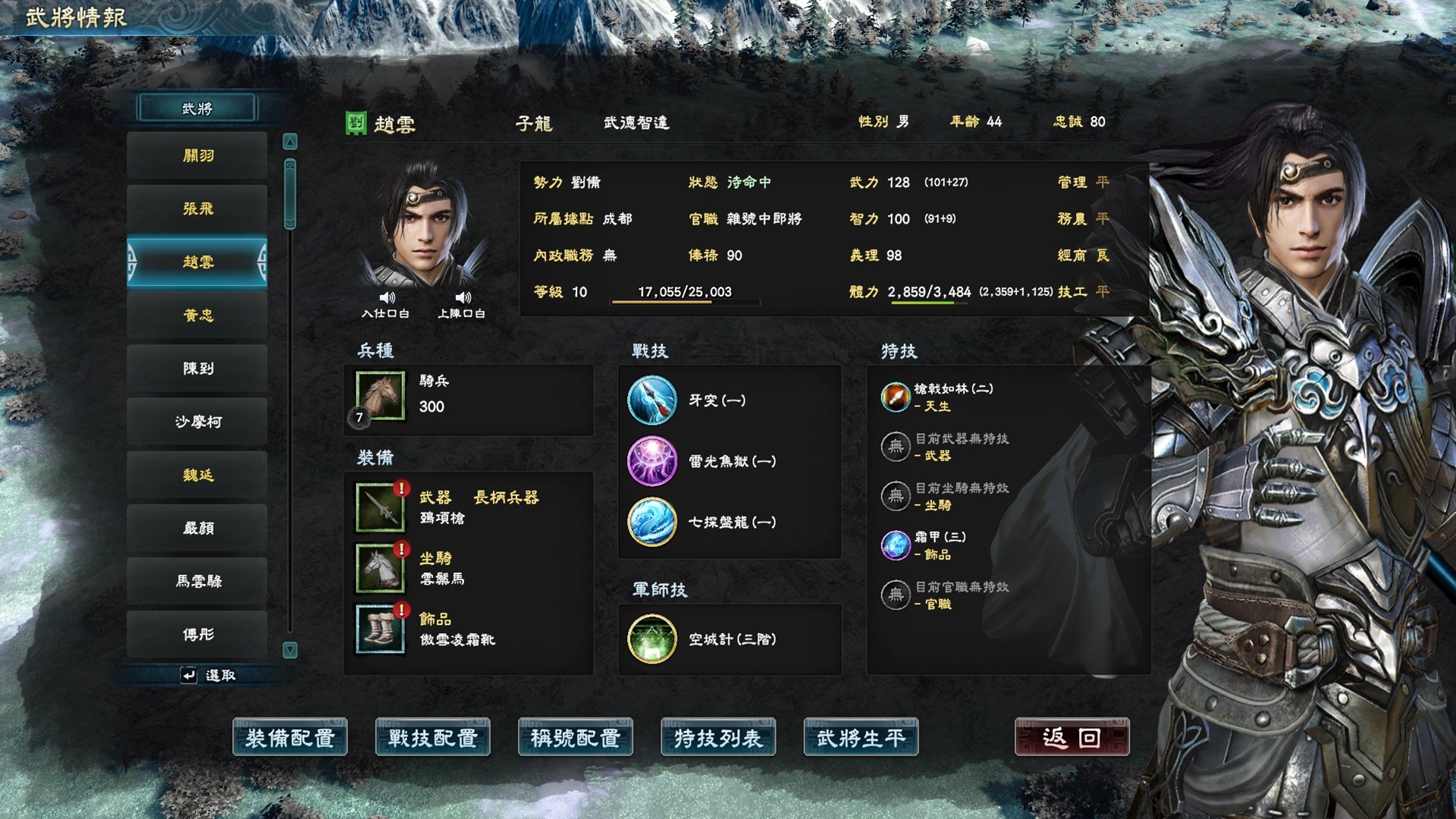Select the 空城計 strategist skill icon
The width and height of the screenshot is (1456, 819).
tap(651, 639)
